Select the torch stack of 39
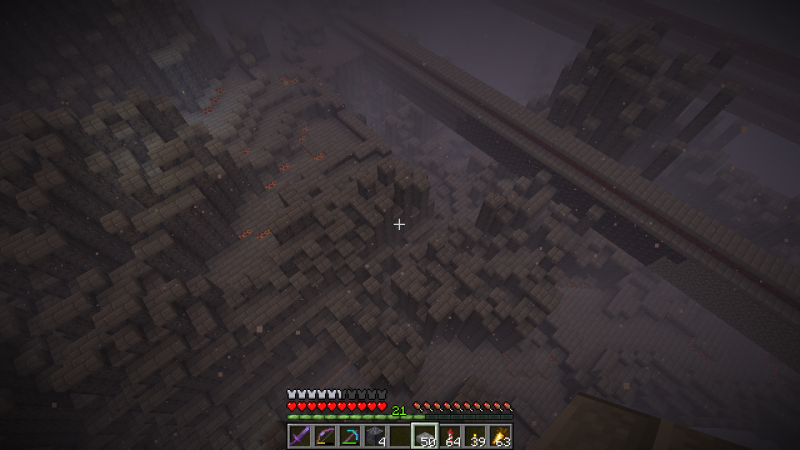800x450 pixels. 475,436
